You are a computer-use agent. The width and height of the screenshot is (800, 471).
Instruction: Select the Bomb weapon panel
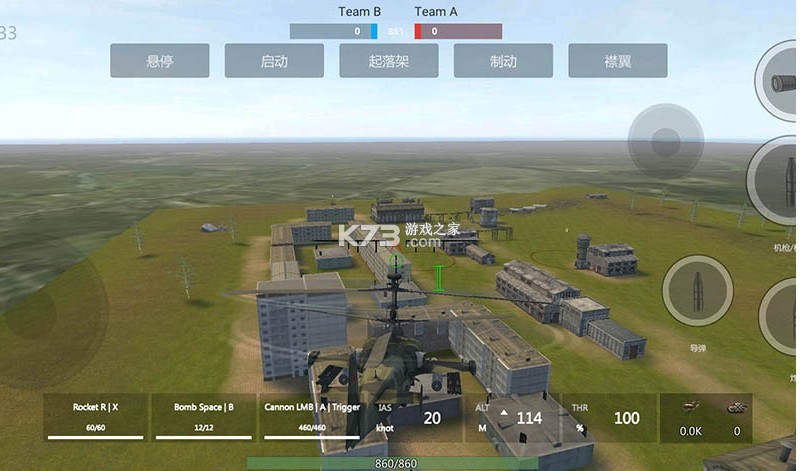tap(204, 417)
